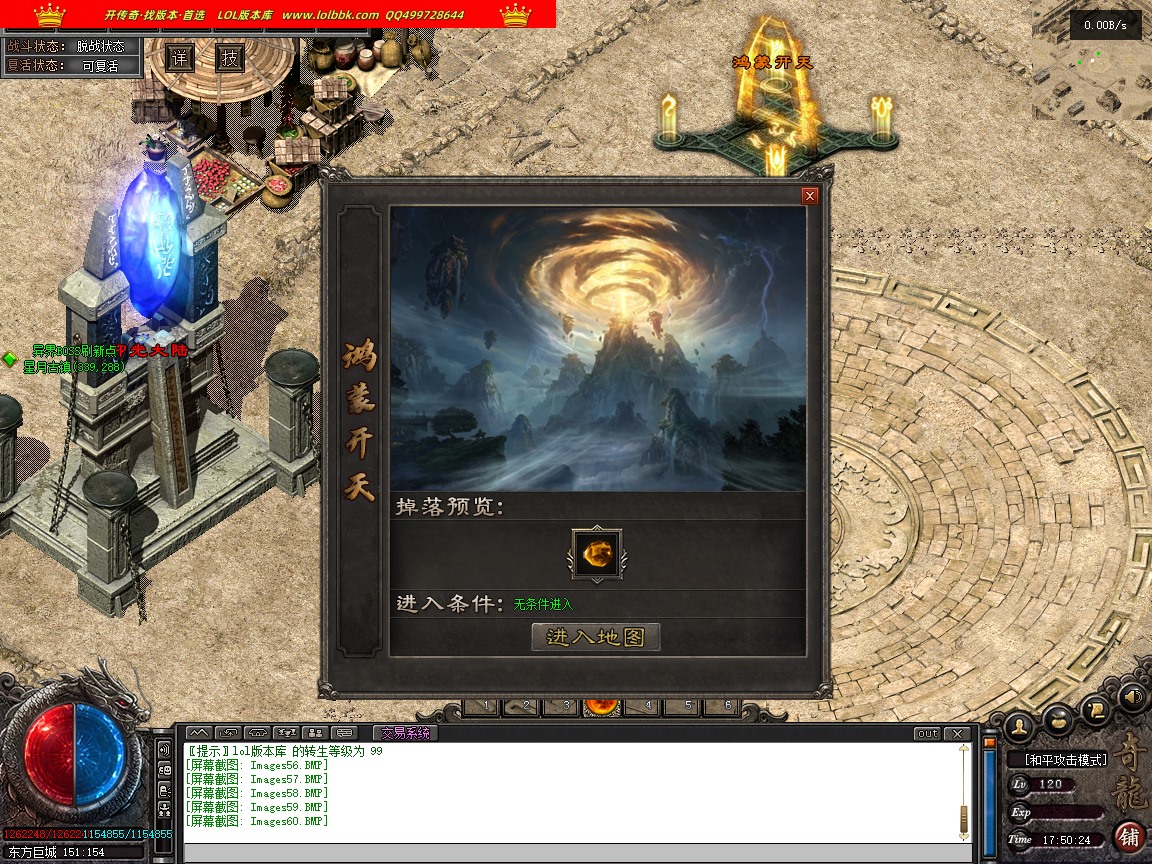The image size is (1152, 864).
Task: Click the chat 'out' button
Action: [x=927, y=734]
